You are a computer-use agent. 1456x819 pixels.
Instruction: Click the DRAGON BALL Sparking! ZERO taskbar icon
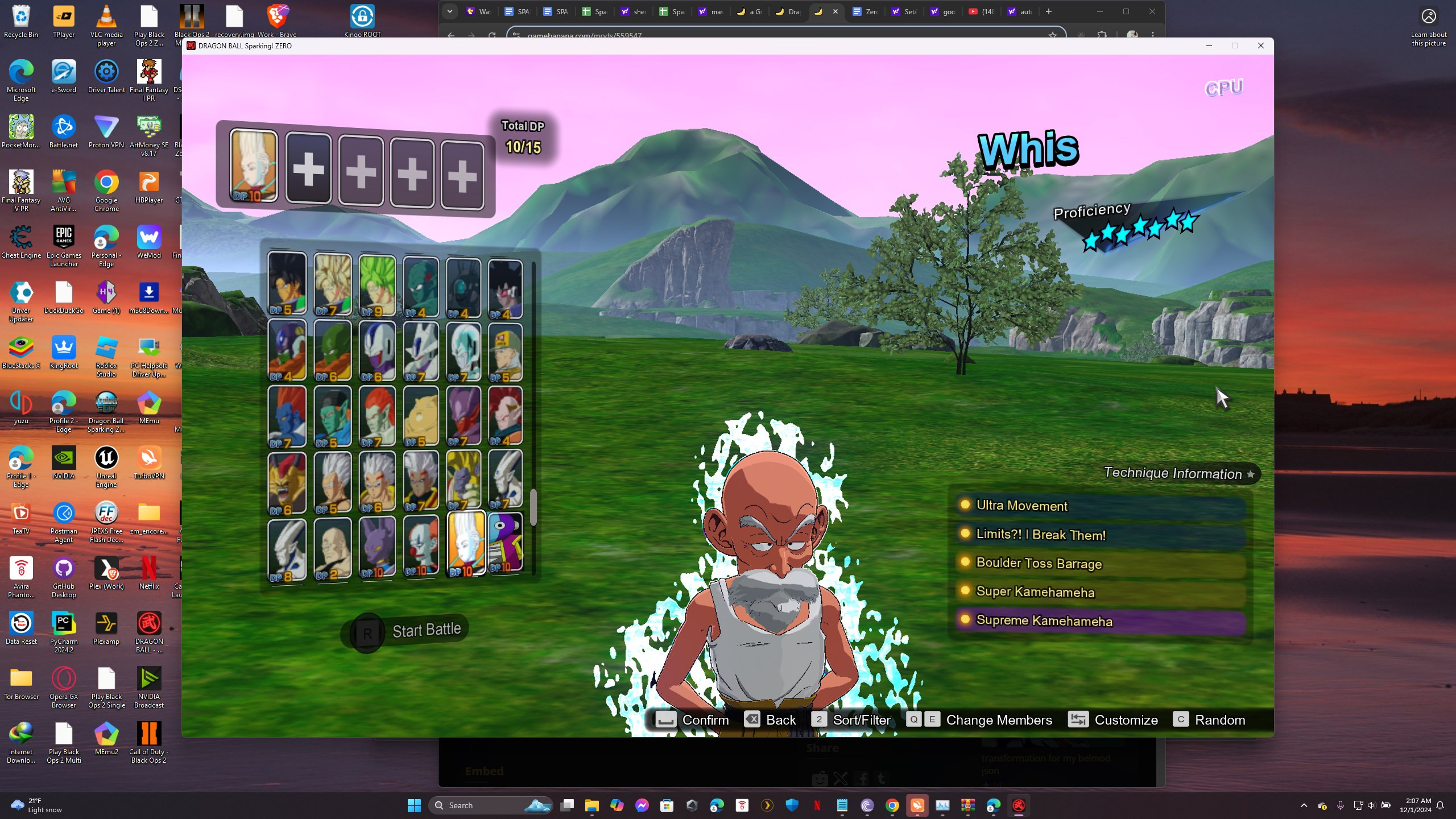pyautogui.click(x=1018, y=805)
